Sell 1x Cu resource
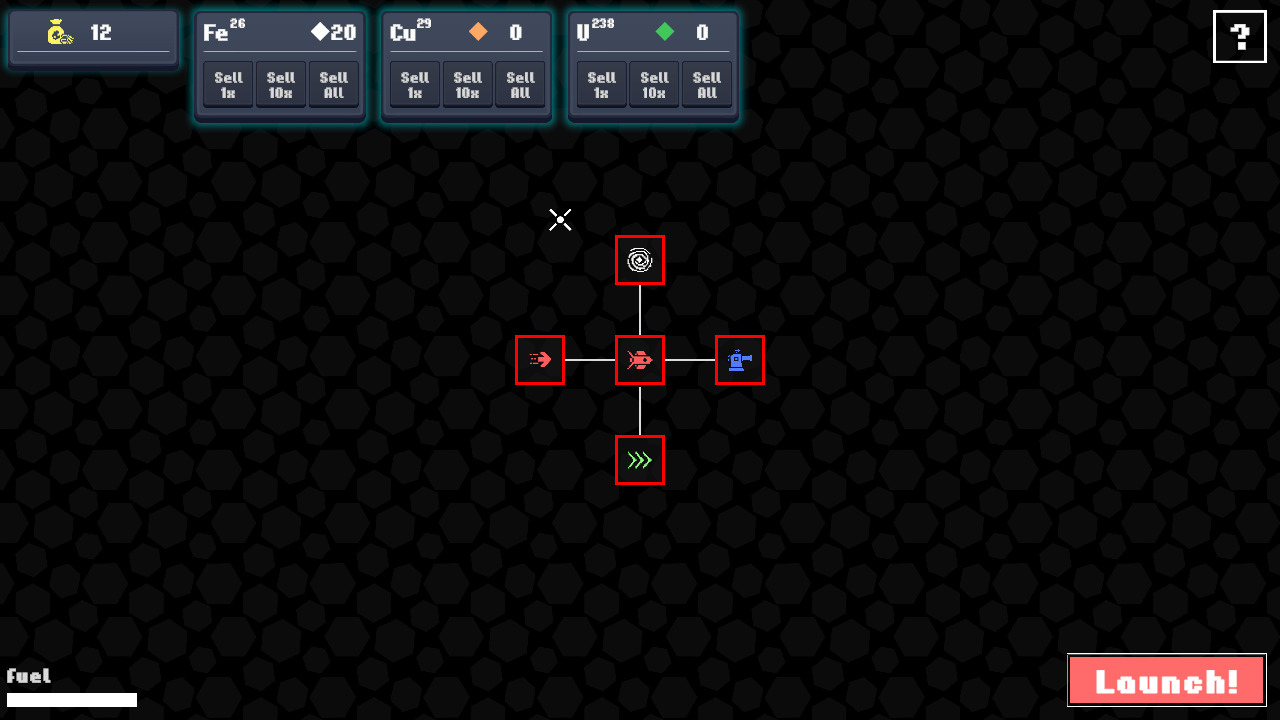This screenshot has width=1280, height=720. (414, 84)
